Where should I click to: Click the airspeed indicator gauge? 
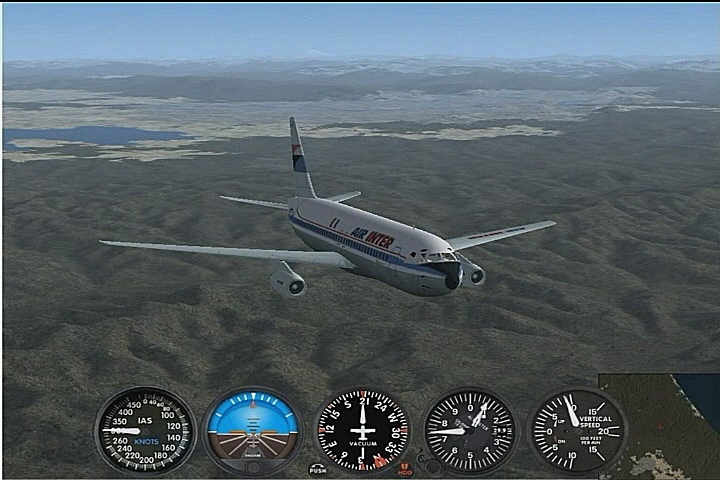pyautogui.click(x=146, y=431)
